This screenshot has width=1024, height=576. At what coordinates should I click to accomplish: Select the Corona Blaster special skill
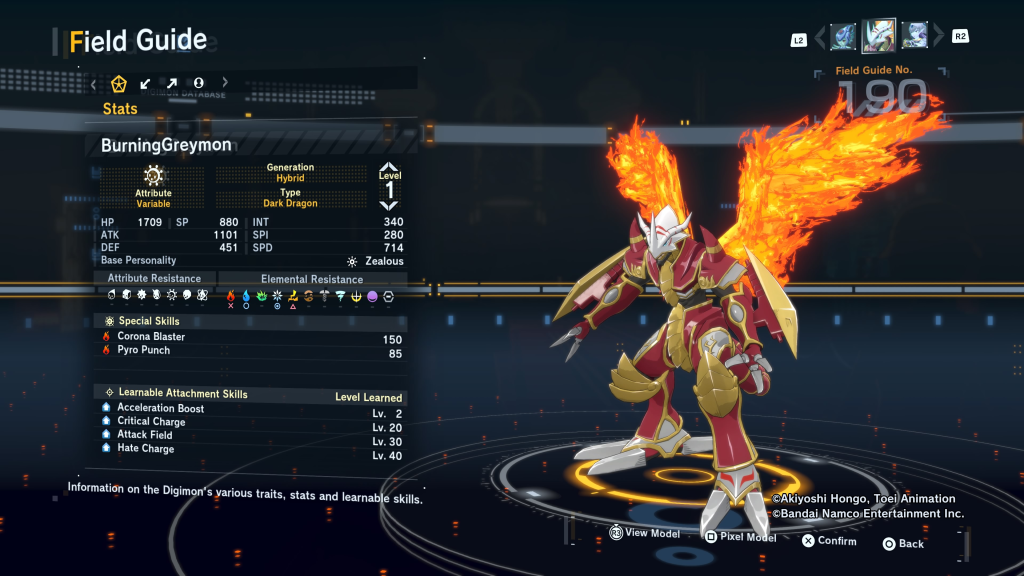tap(151, 337)
